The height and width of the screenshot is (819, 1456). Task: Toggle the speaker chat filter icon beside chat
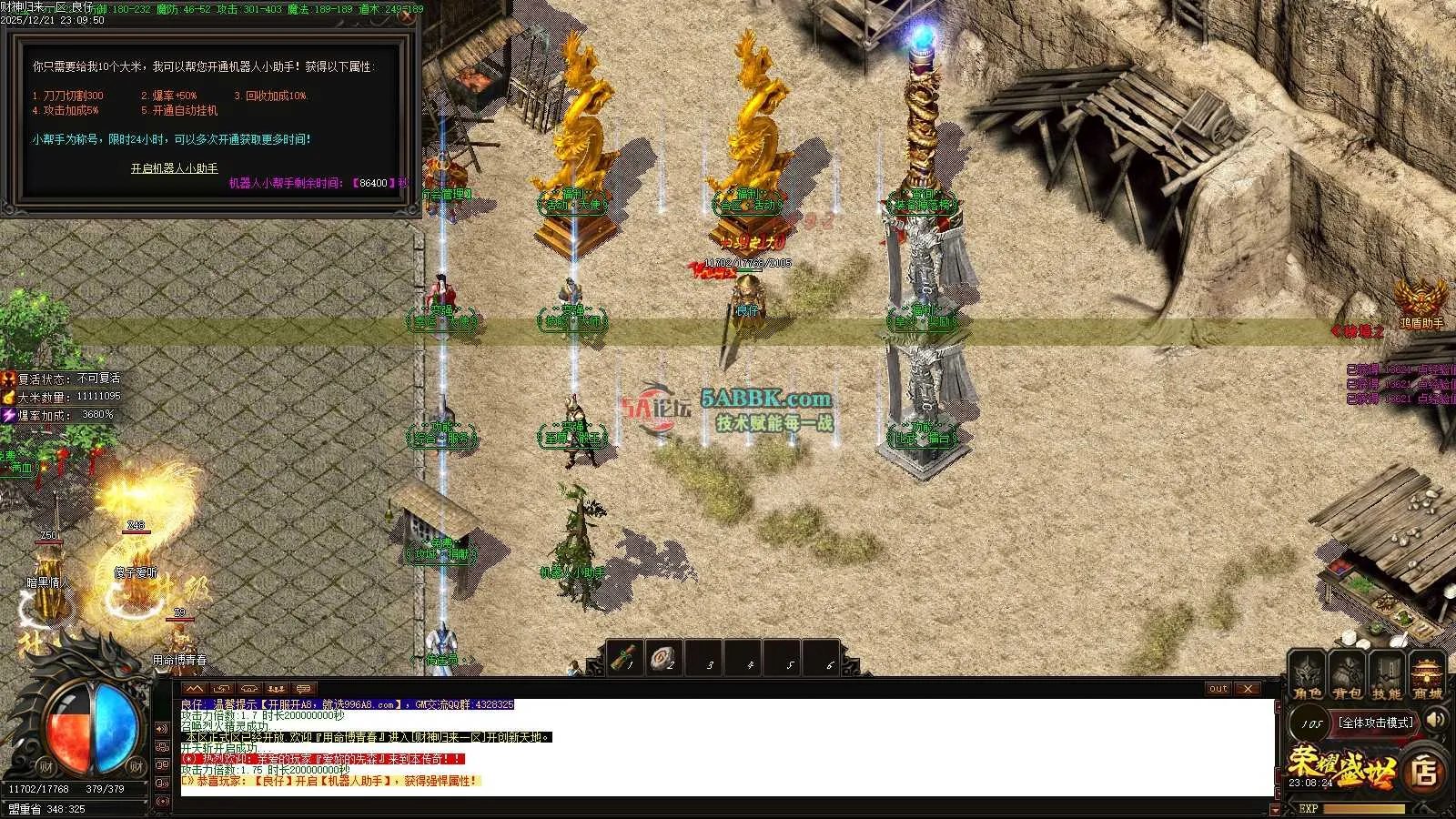coord(162,729)
